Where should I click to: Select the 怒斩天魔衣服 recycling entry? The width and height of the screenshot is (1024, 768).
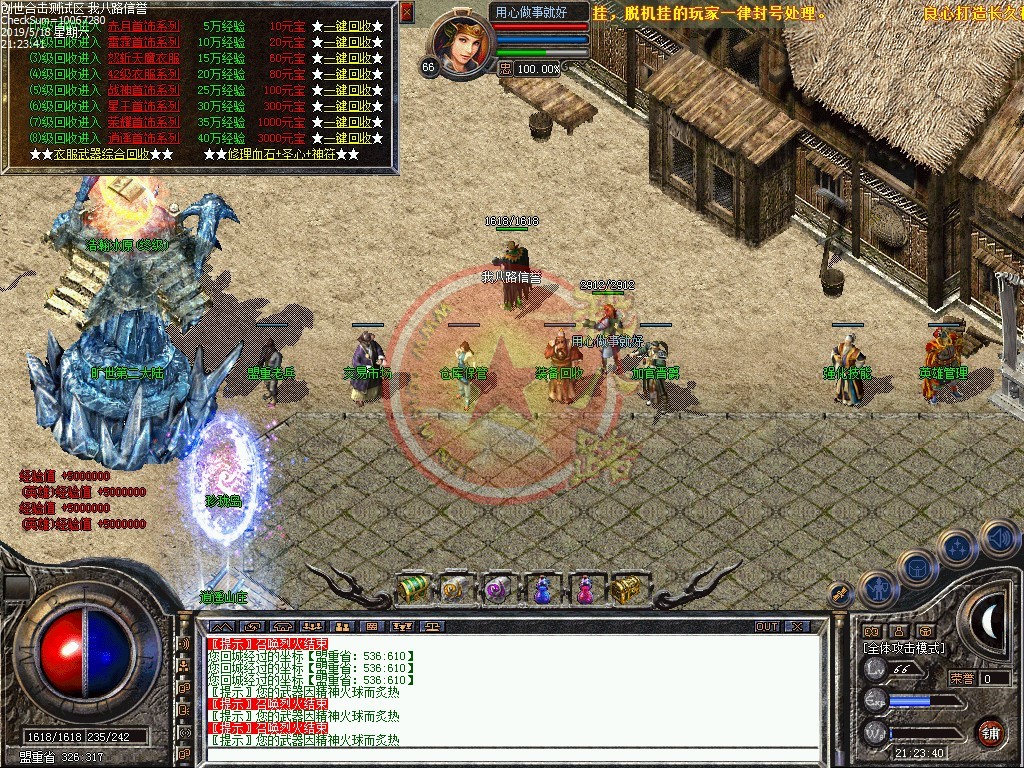point(143,58)
